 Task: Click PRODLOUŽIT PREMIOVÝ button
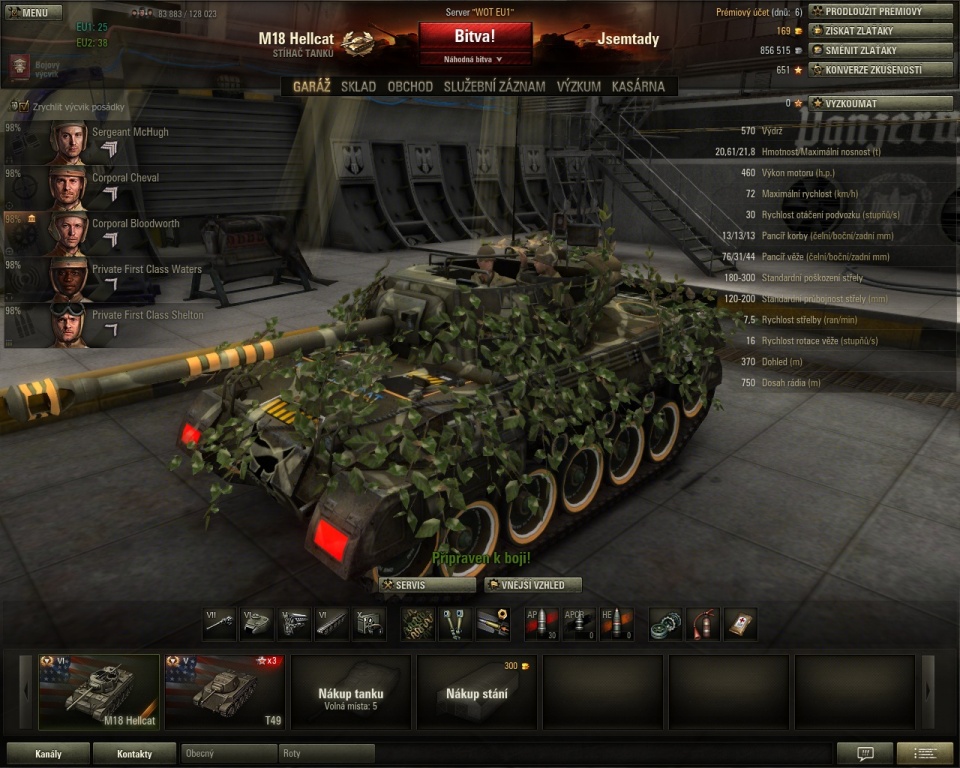880,11
